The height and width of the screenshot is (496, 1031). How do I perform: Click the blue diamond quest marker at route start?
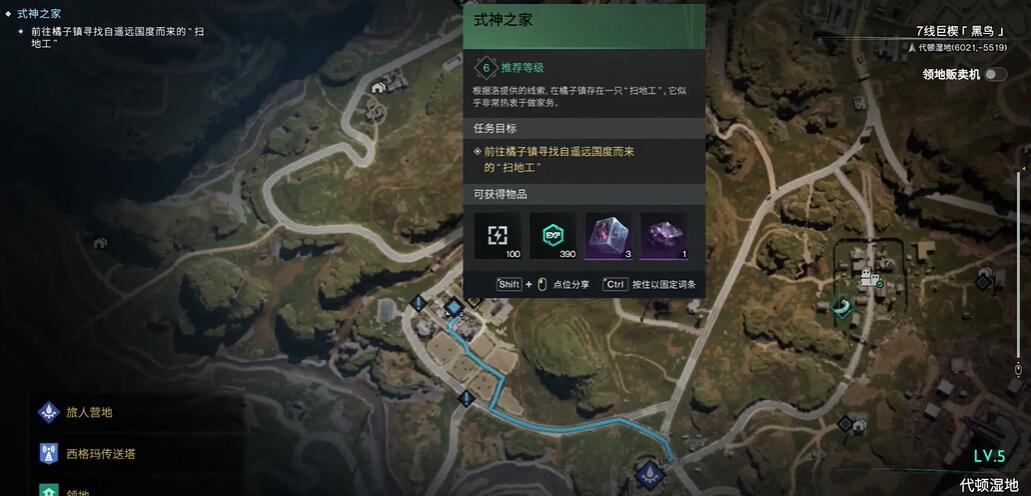click(453, 306)
